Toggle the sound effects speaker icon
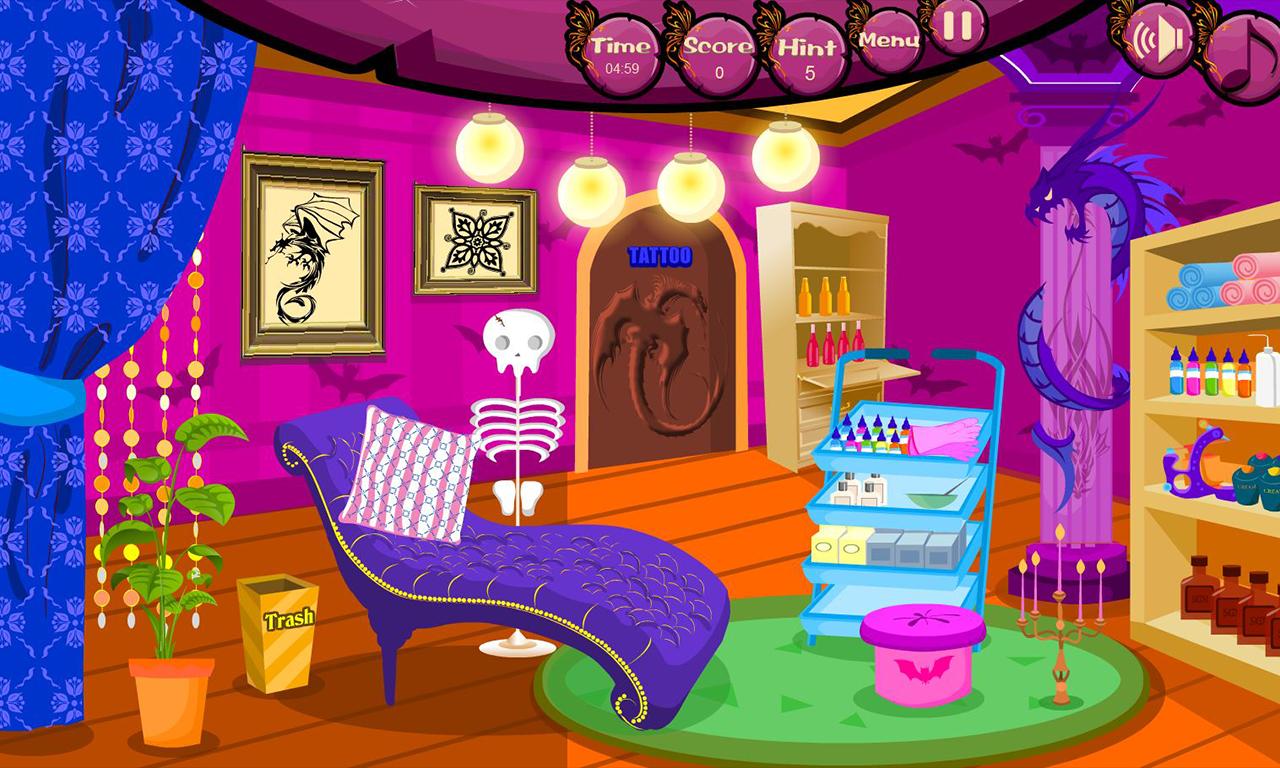Image resolution: width=1280 pixels, height=768 pixels. (x=1157, y=40)
